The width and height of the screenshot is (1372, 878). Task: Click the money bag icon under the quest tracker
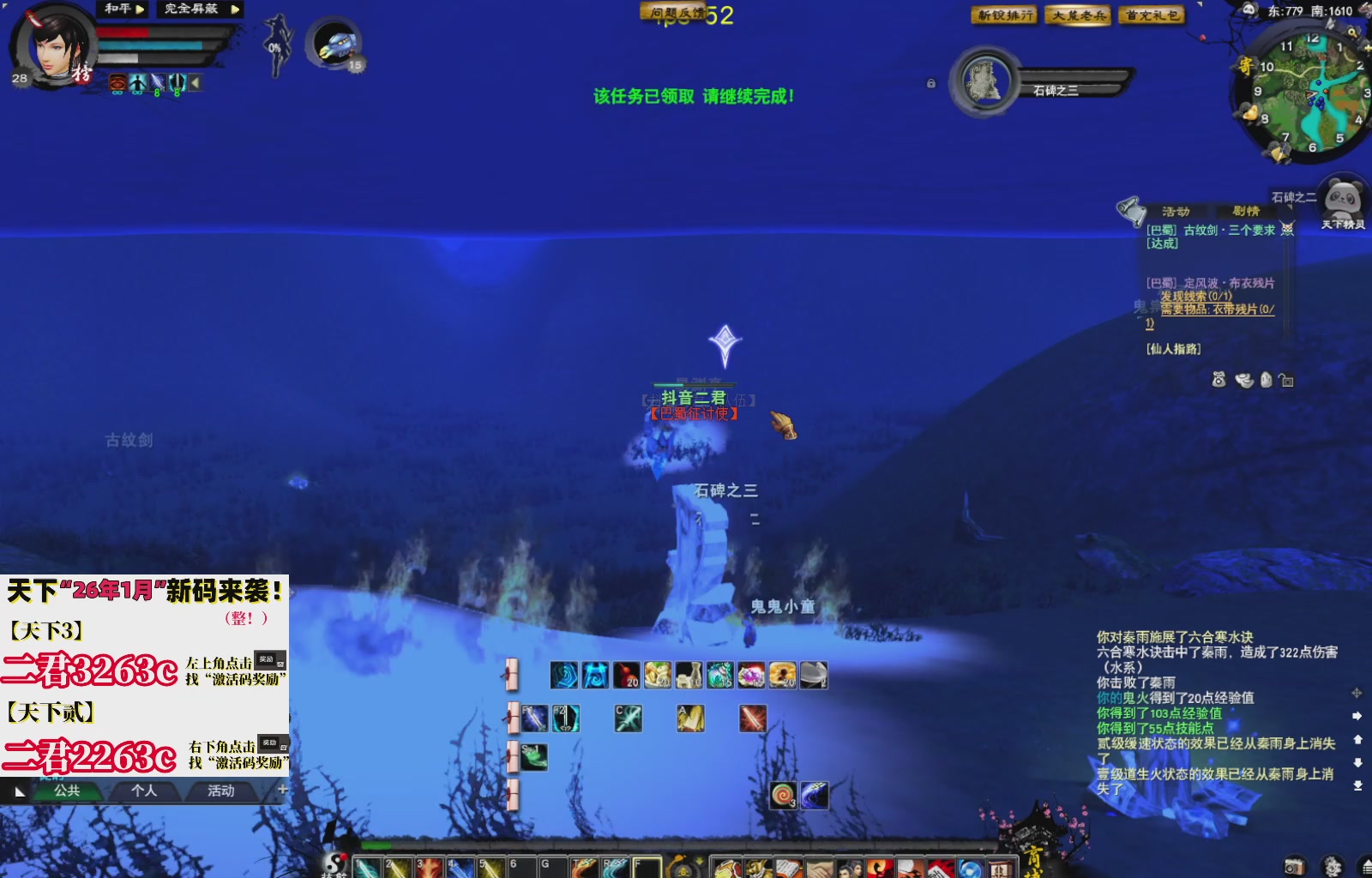(x=1219, y=381)
